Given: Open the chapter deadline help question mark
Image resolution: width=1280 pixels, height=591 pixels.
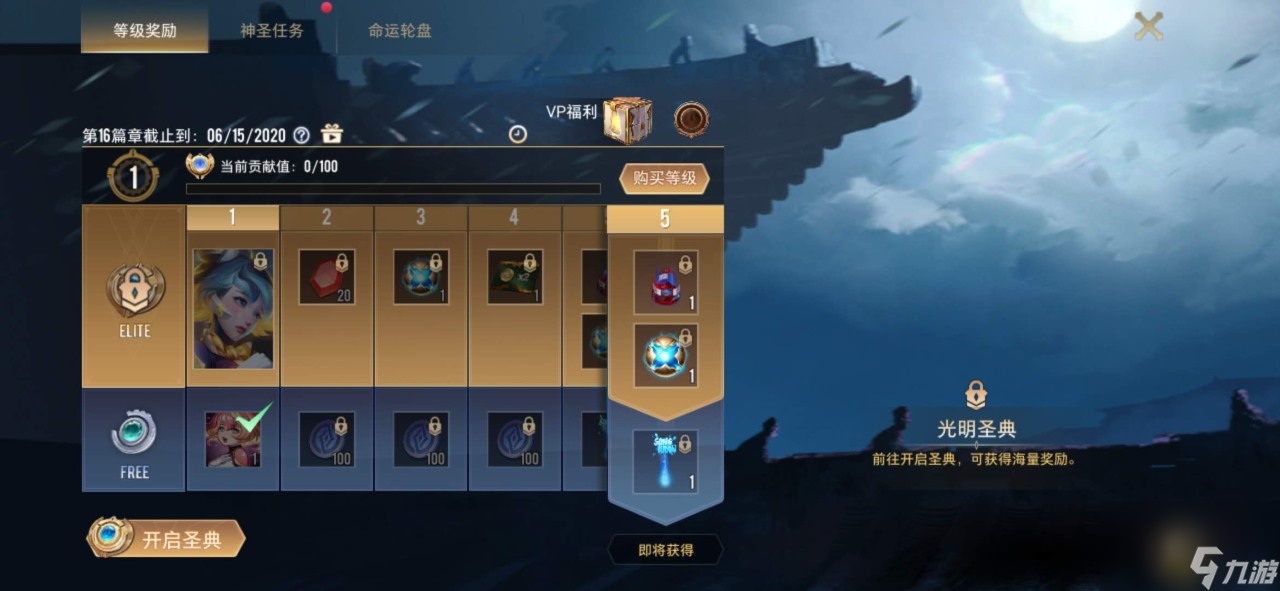Looking at the screenshot, I should [301, 135].
